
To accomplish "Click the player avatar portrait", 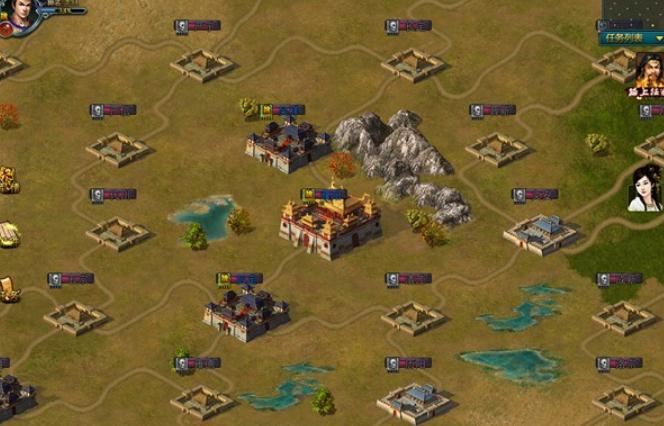I will click(24, 12).
